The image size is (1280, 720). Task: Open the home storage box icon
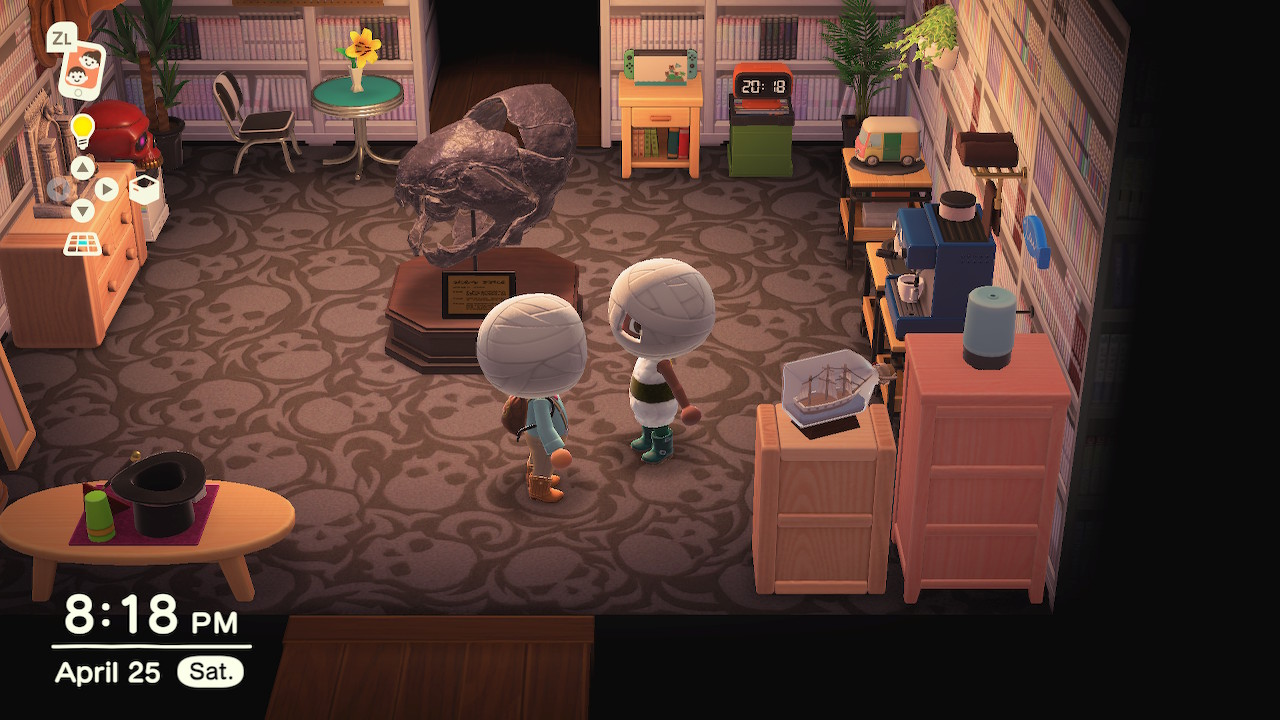146,188
